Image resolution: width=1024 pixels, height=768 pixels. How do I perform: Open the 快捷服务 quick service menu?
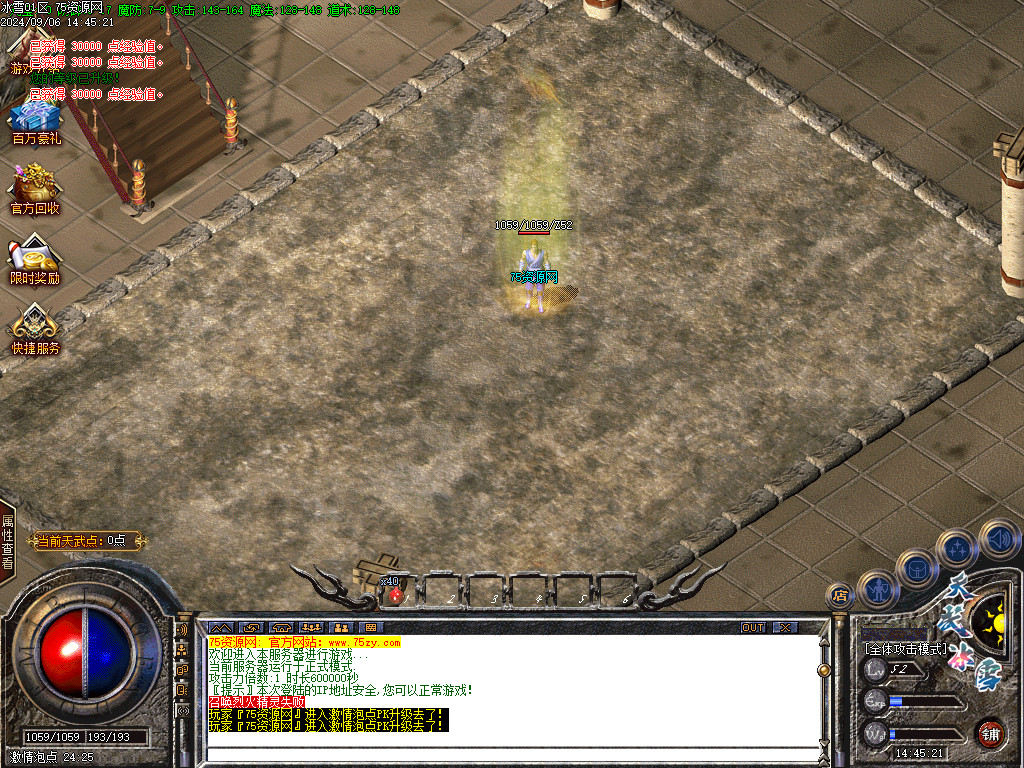(35, 328)
